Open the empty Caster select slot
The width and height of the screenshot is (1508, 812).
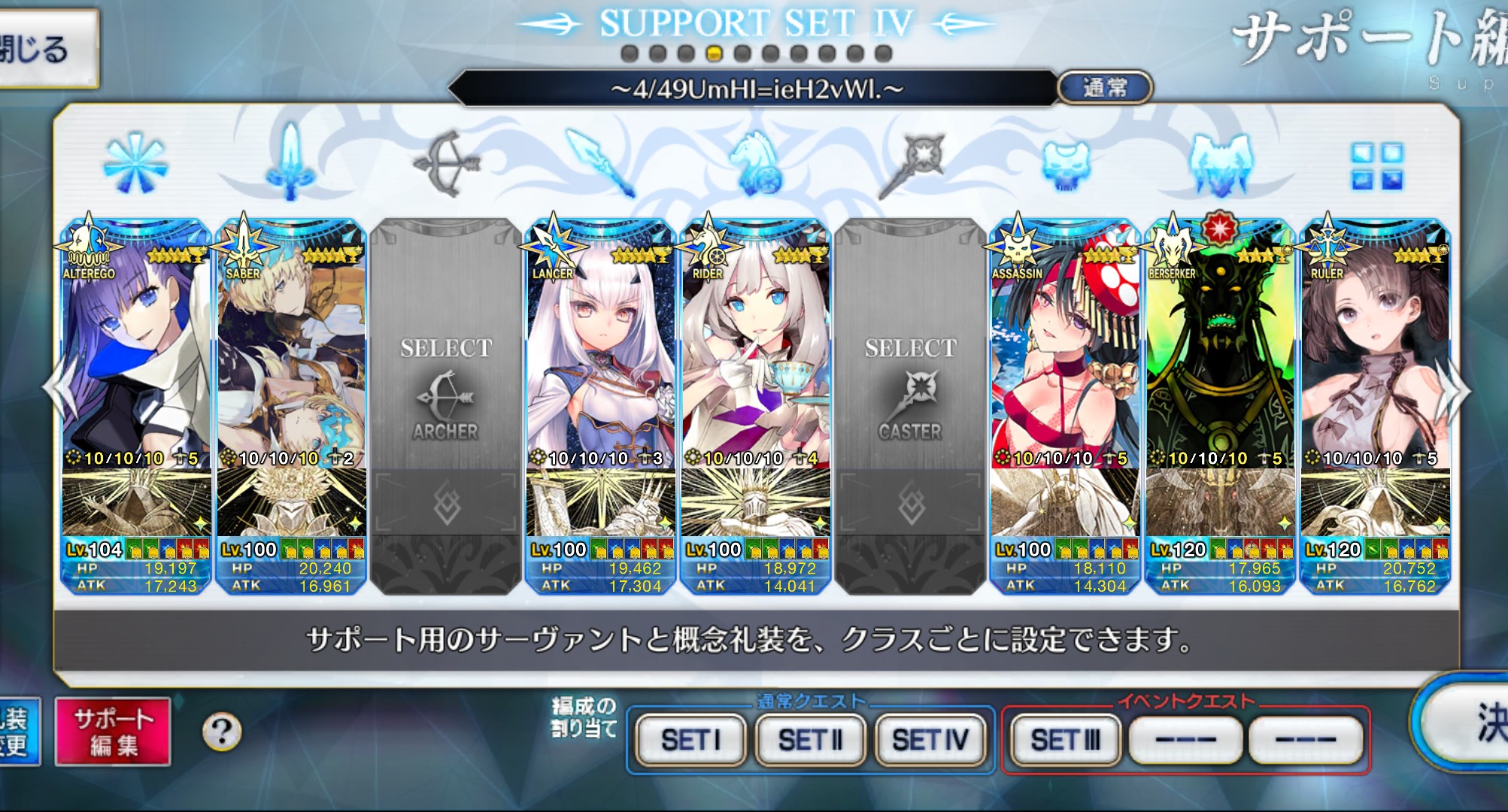910,391
